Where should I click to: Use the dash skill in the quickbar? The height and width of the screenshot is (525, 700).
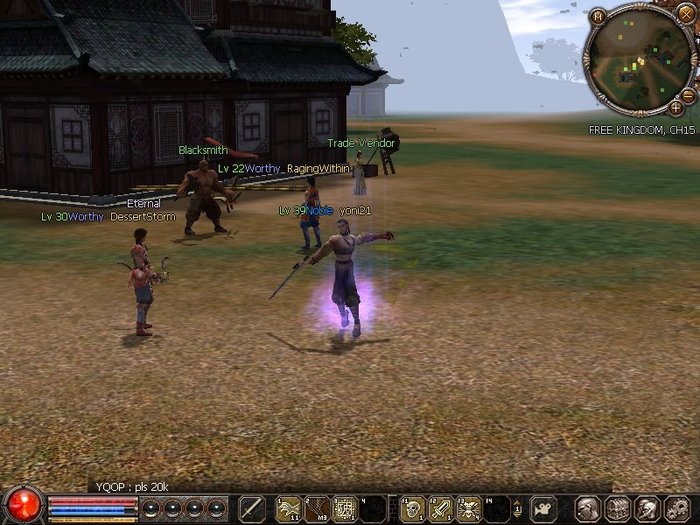pyautogui.click(x=288, y=508)
